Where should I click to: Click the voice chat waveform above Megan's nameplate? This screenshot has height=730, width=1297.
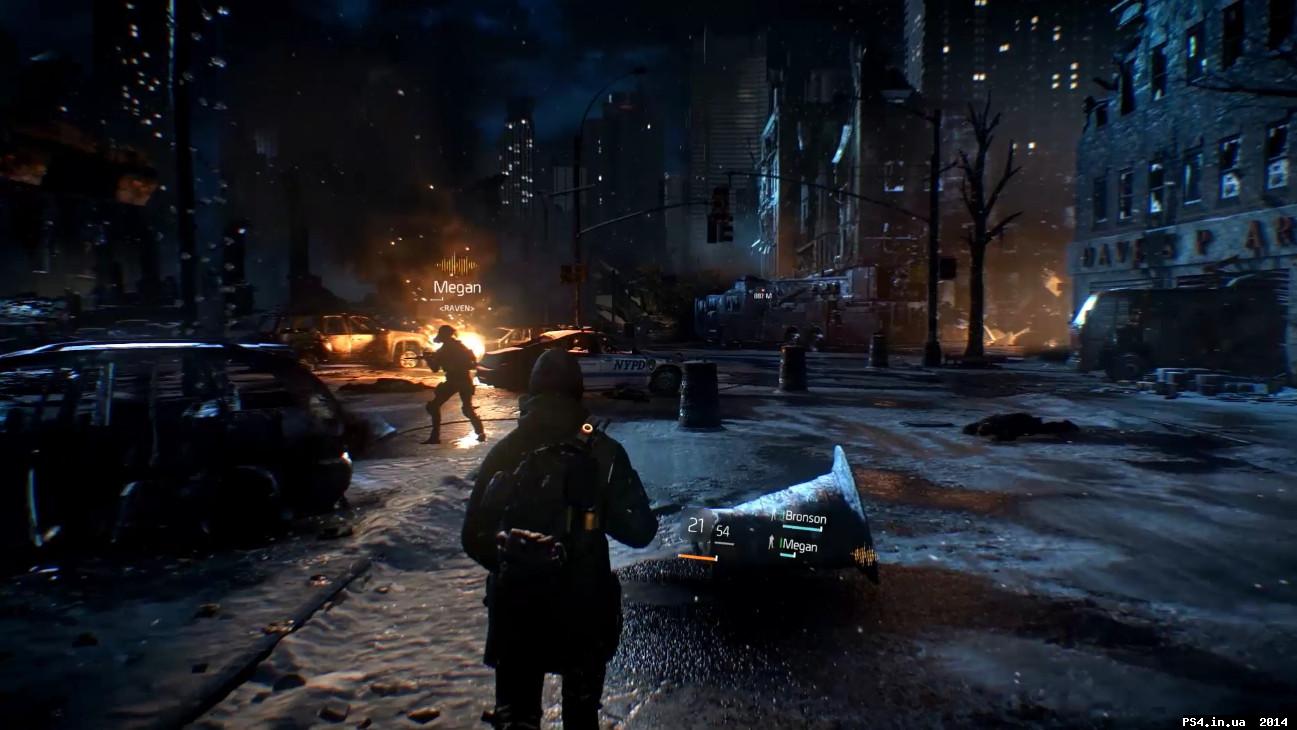[455, 263]
